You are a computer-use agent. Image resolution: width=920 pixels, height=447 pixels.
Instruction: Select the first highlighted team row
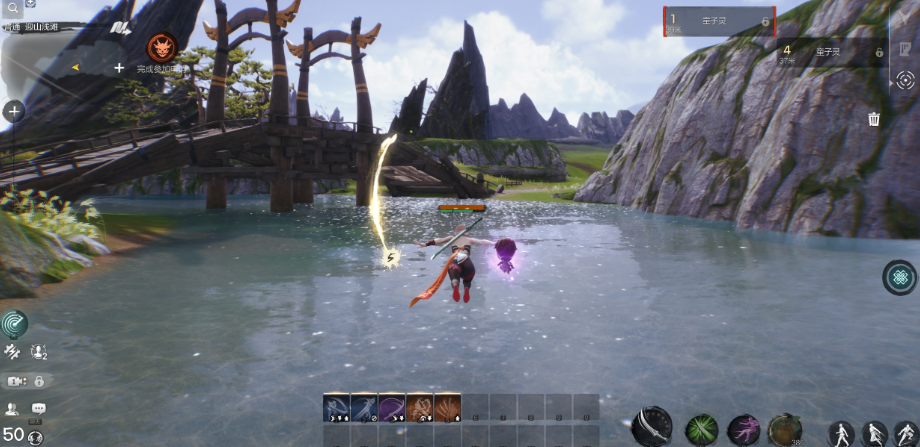point(719,21)
